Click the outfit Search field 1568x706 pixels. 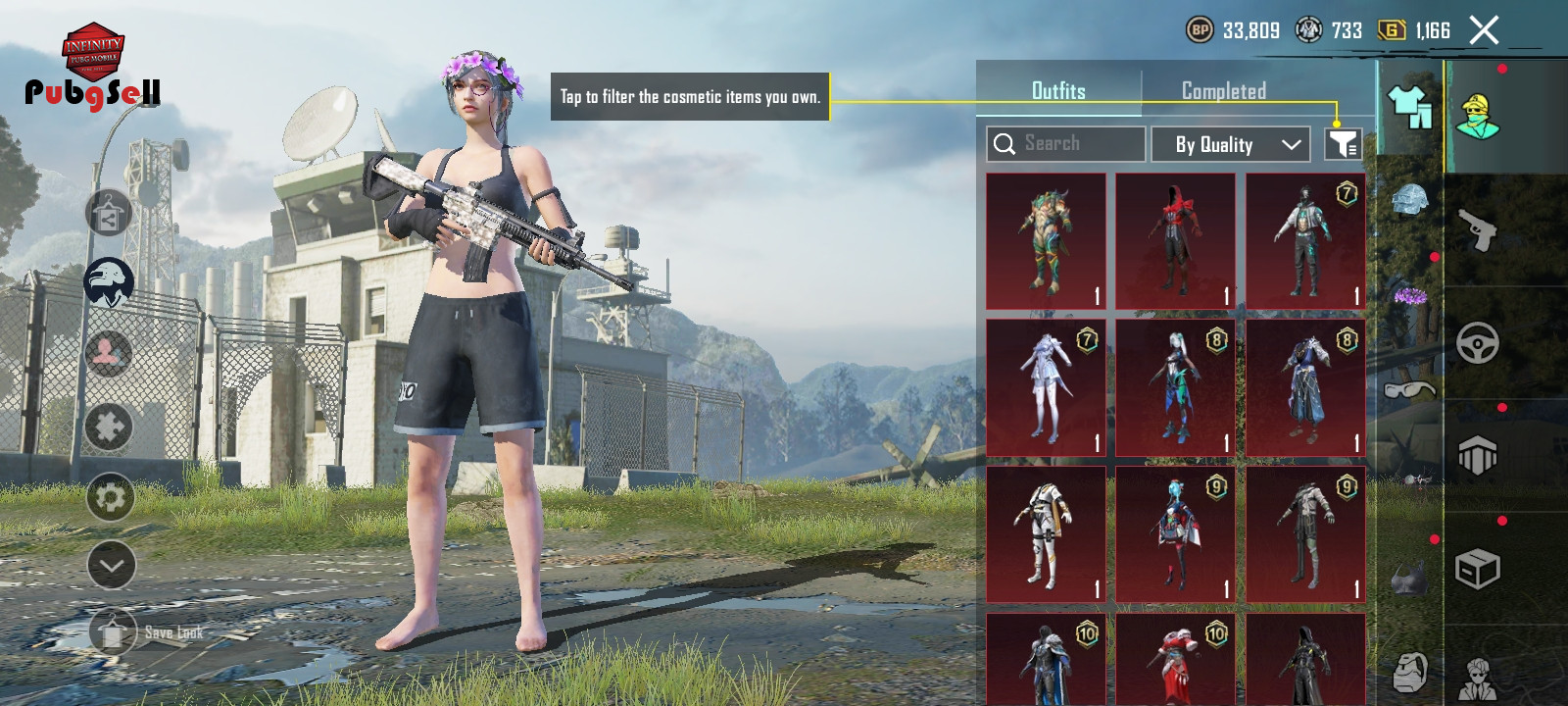1066,144
